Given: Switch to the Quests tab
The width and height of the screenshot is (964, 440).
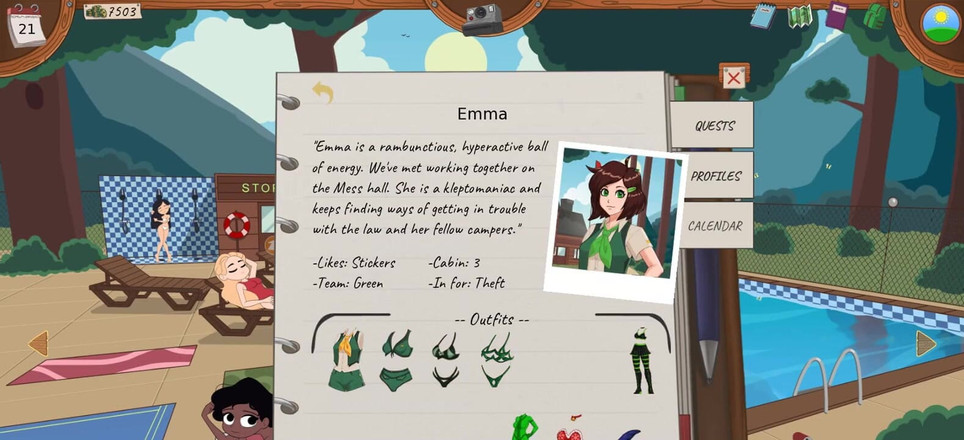Looking at the screenshot, I should click(x=714, y=126).
